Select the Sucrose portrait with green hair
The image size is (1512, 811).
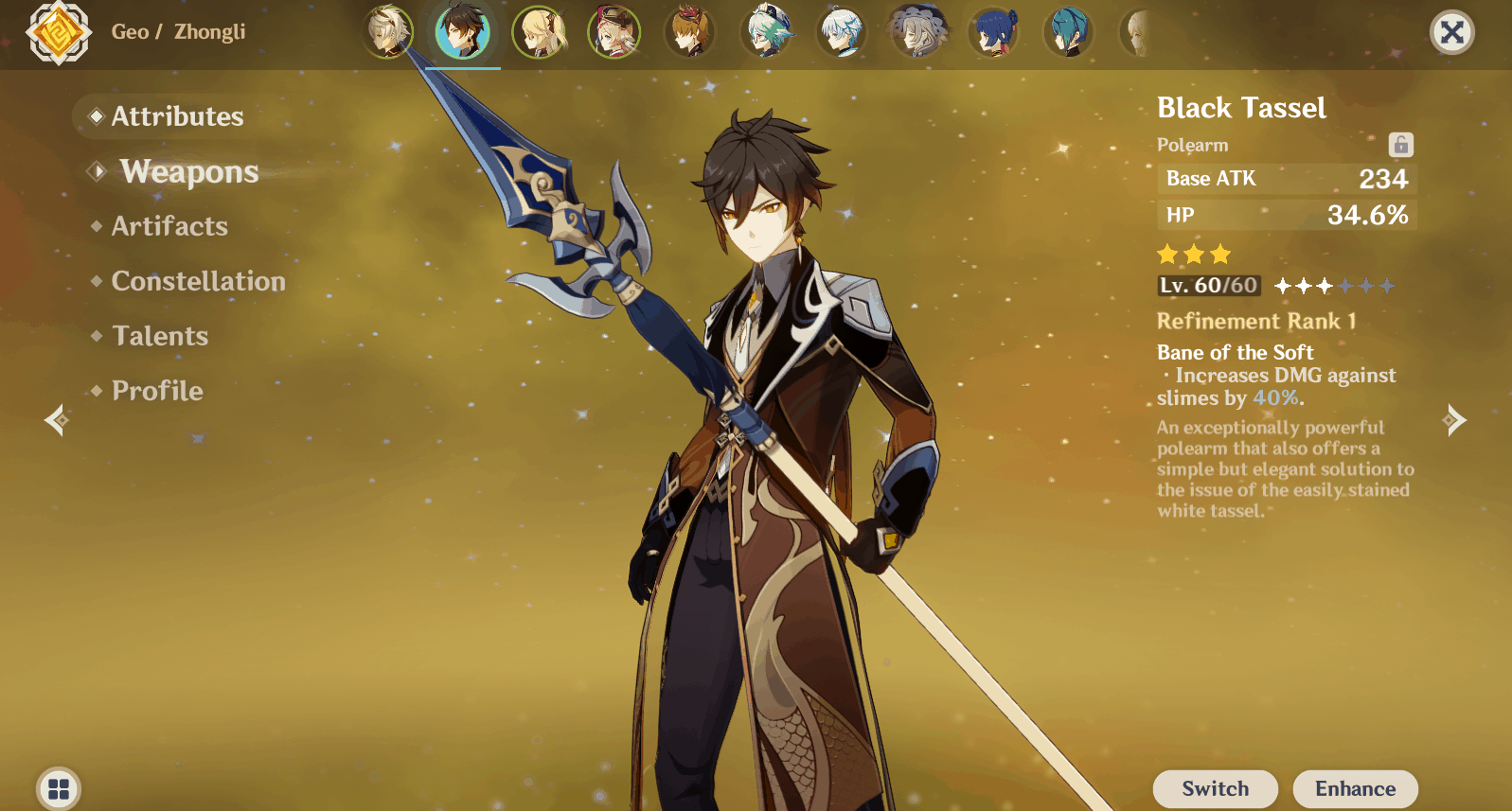click(x=766, y=31)
